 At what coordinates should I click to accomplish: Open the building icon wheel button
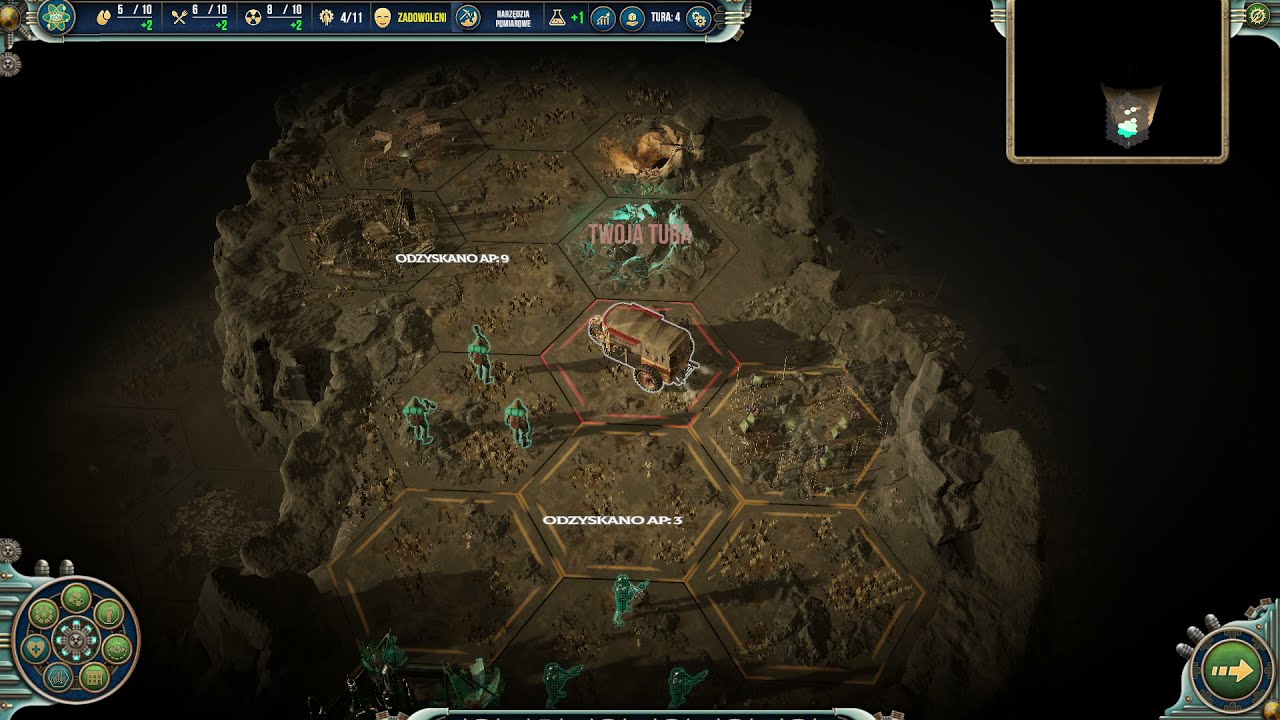(x=93, y=678)
